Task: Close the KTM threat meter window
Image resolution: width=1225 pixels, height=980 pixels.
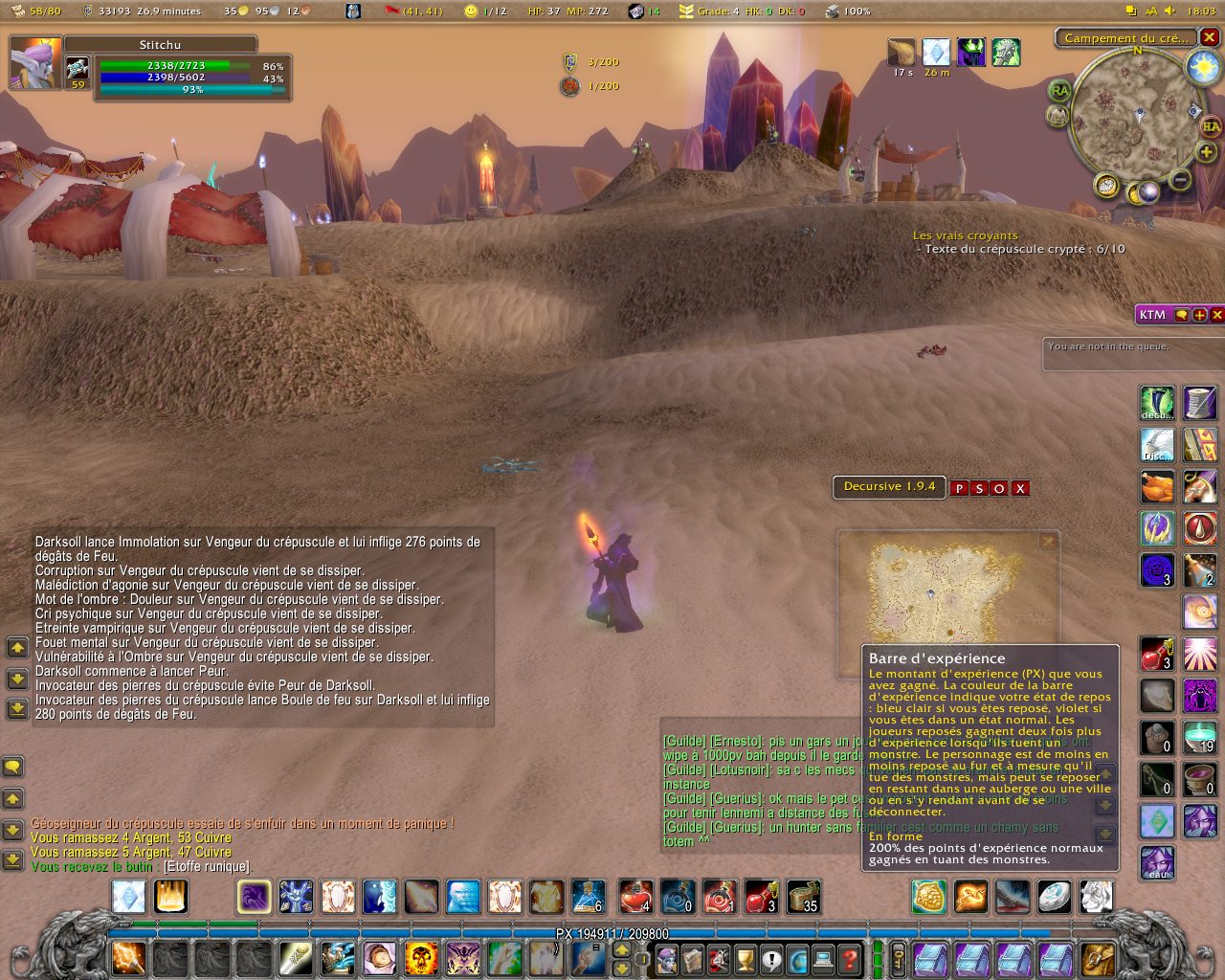Action: tap(1216, 315)
